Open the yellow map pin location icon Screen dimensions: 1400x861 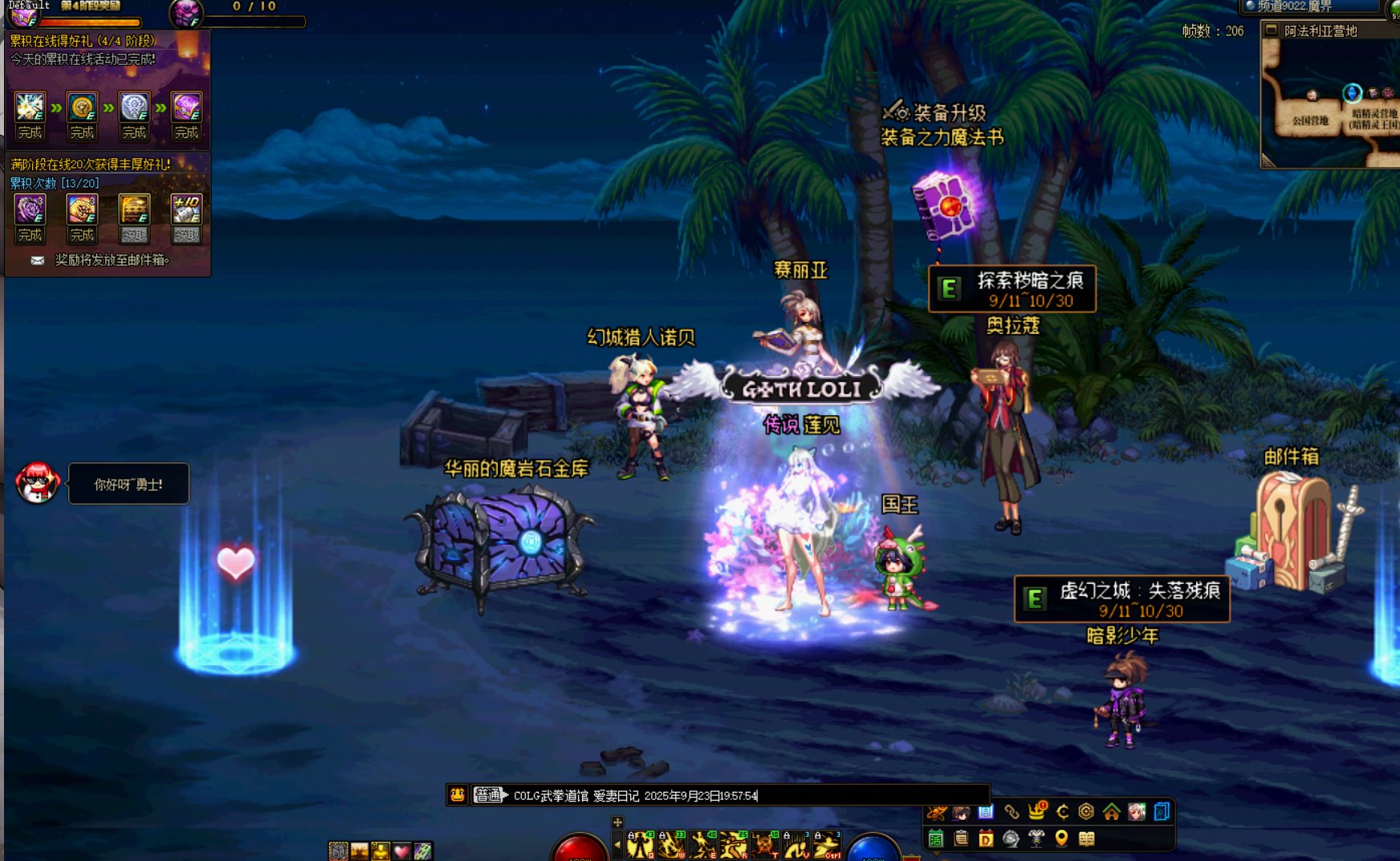point(1061,839)
